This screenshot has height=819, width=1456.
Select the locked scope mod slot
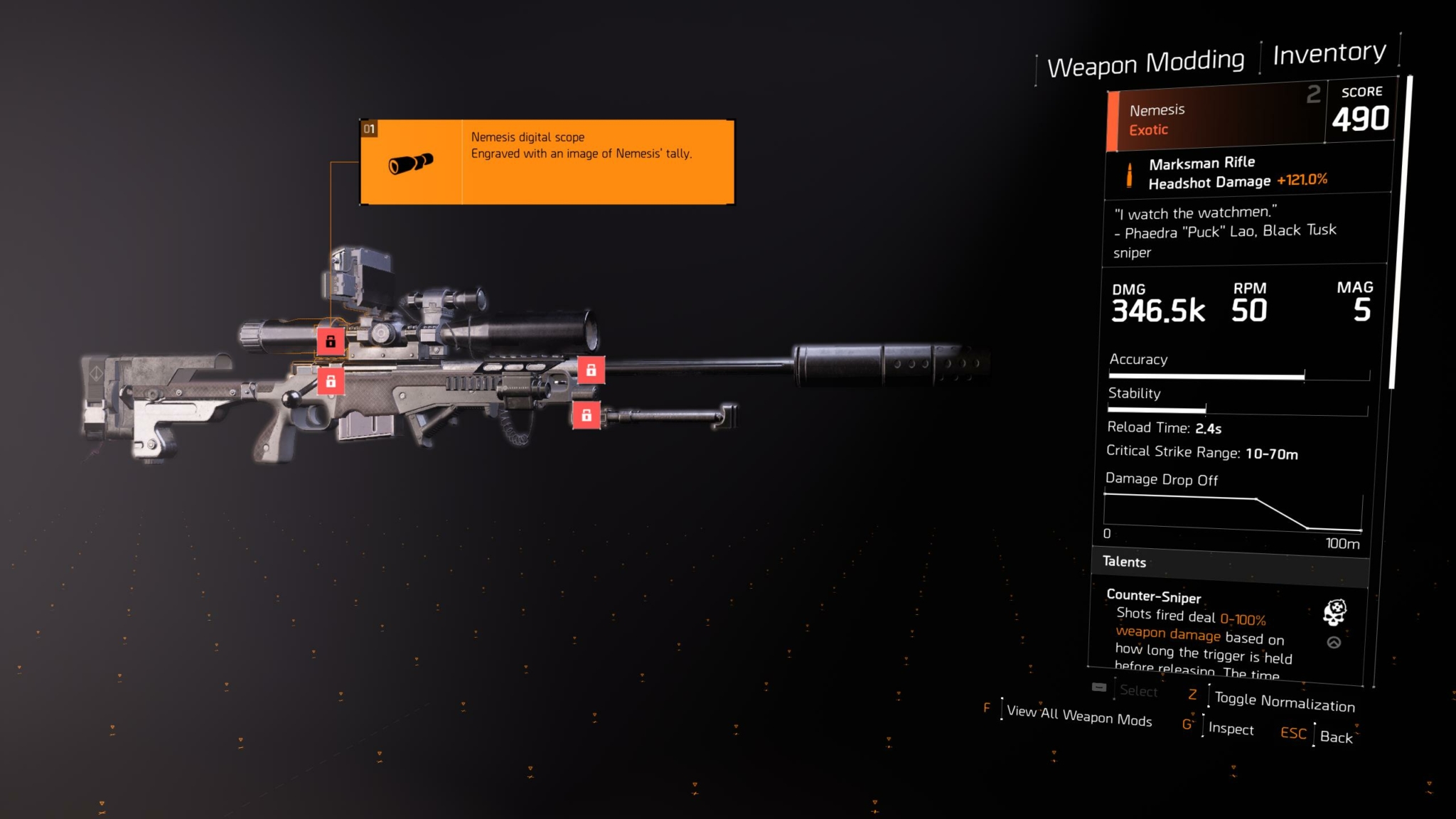(331, 342)
